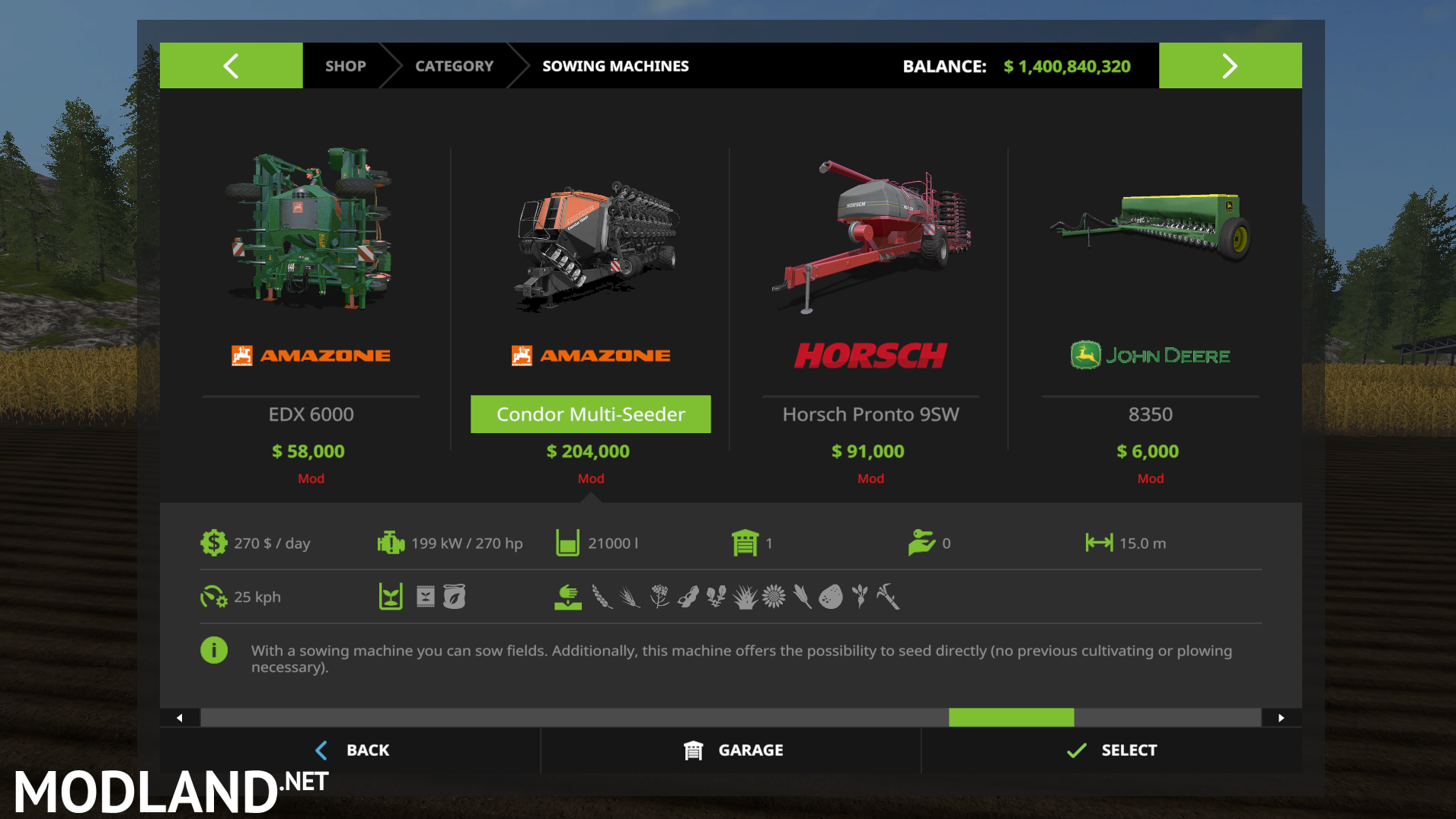Viewport: 1456px width, 819px height.
Task: Click the potato crop icon
Action: click(832, 597)
